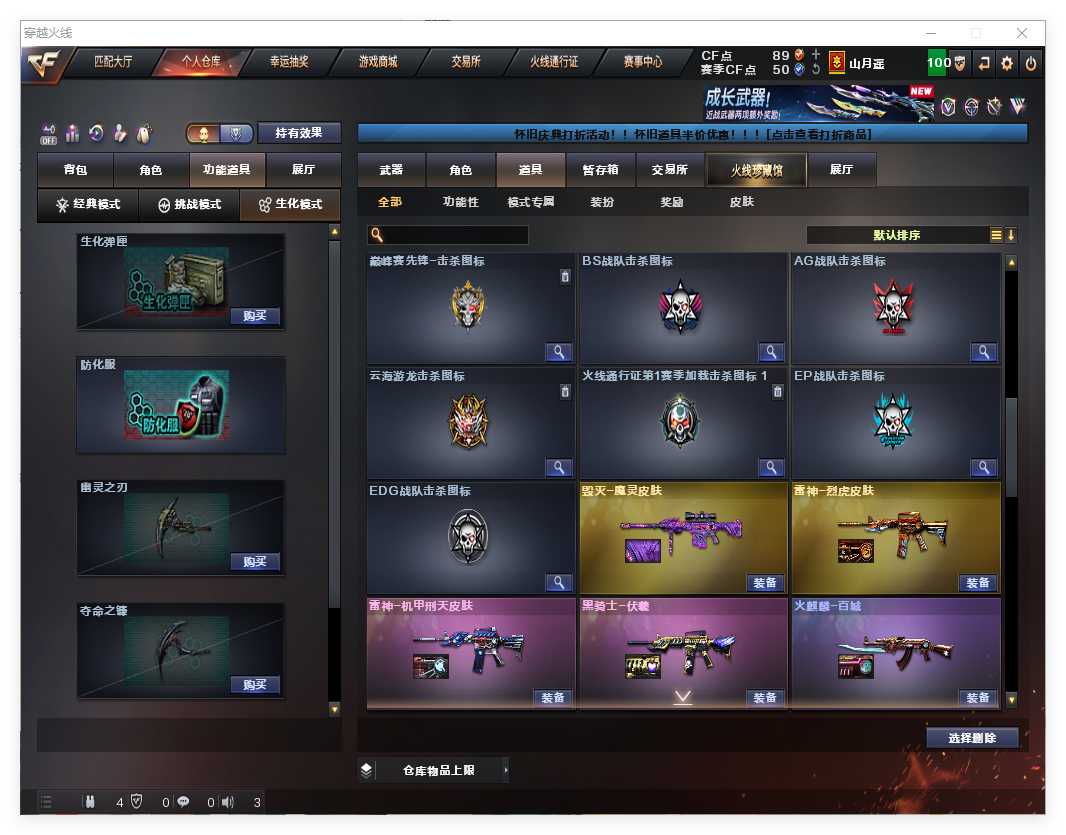Screen dimensions: 1066x835
Task: Buy the 生化弹匣 item
Action: [x=254, y=316]
